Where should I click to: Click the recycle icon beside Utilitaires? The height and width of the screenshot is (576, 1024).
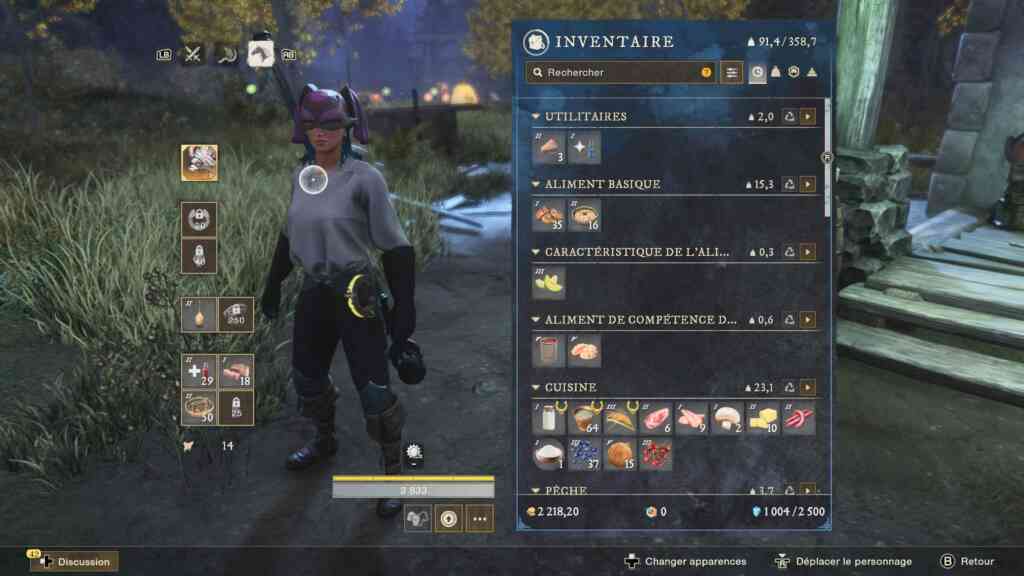tap(789, 117)
